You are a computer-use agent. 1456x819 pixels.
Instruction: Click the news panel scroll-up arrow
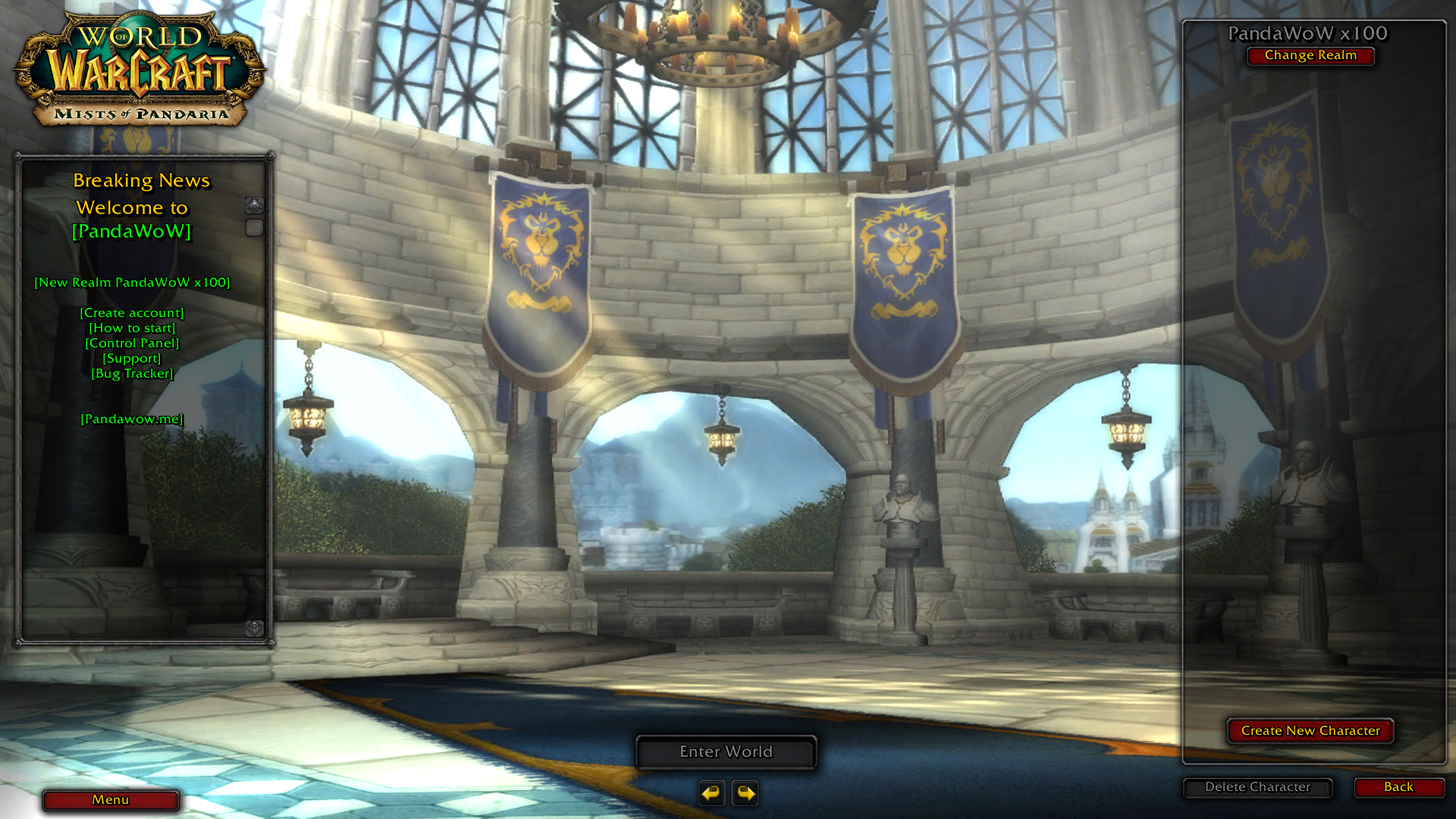coord(254,206)
